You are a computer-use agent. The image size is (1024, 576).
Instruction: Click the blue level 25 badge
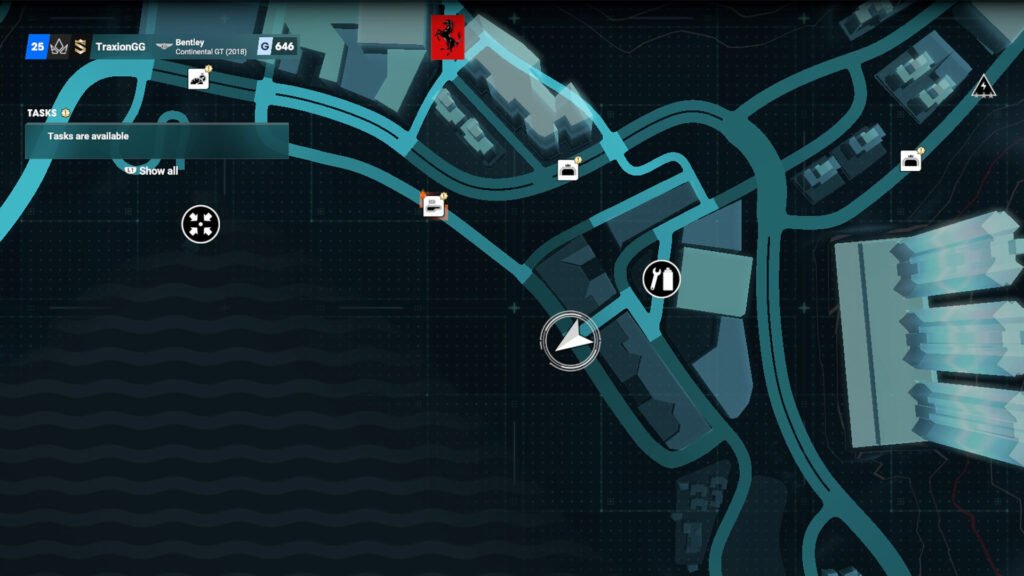[37, 47]
